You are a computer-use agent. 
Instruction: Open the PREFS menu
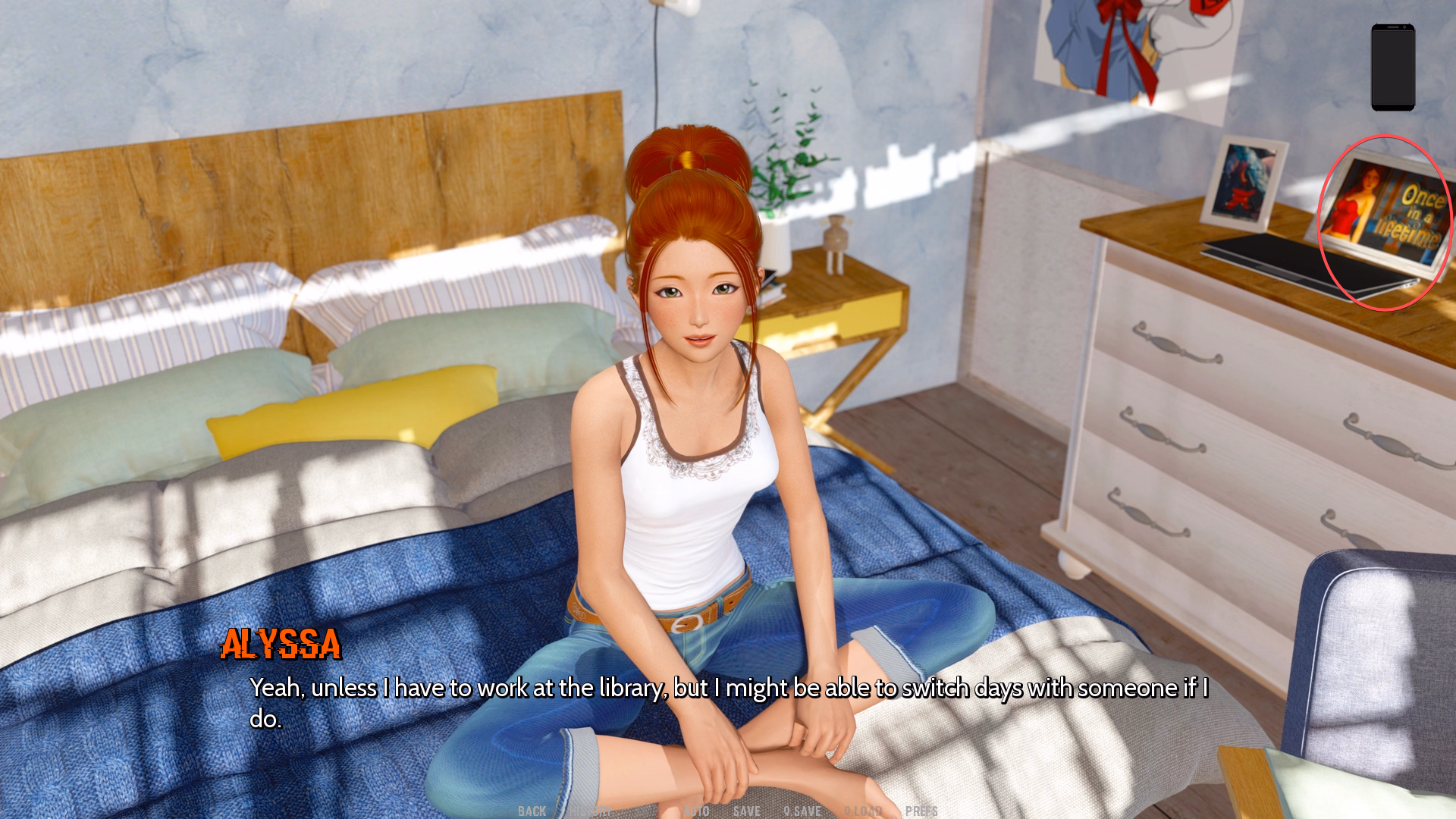pos(921,811)
